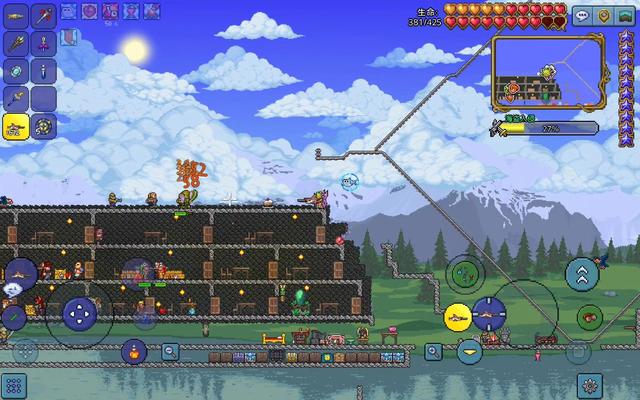Open the settings gear button
This screenshot has width=640, height=400.
tap(590, 384)
